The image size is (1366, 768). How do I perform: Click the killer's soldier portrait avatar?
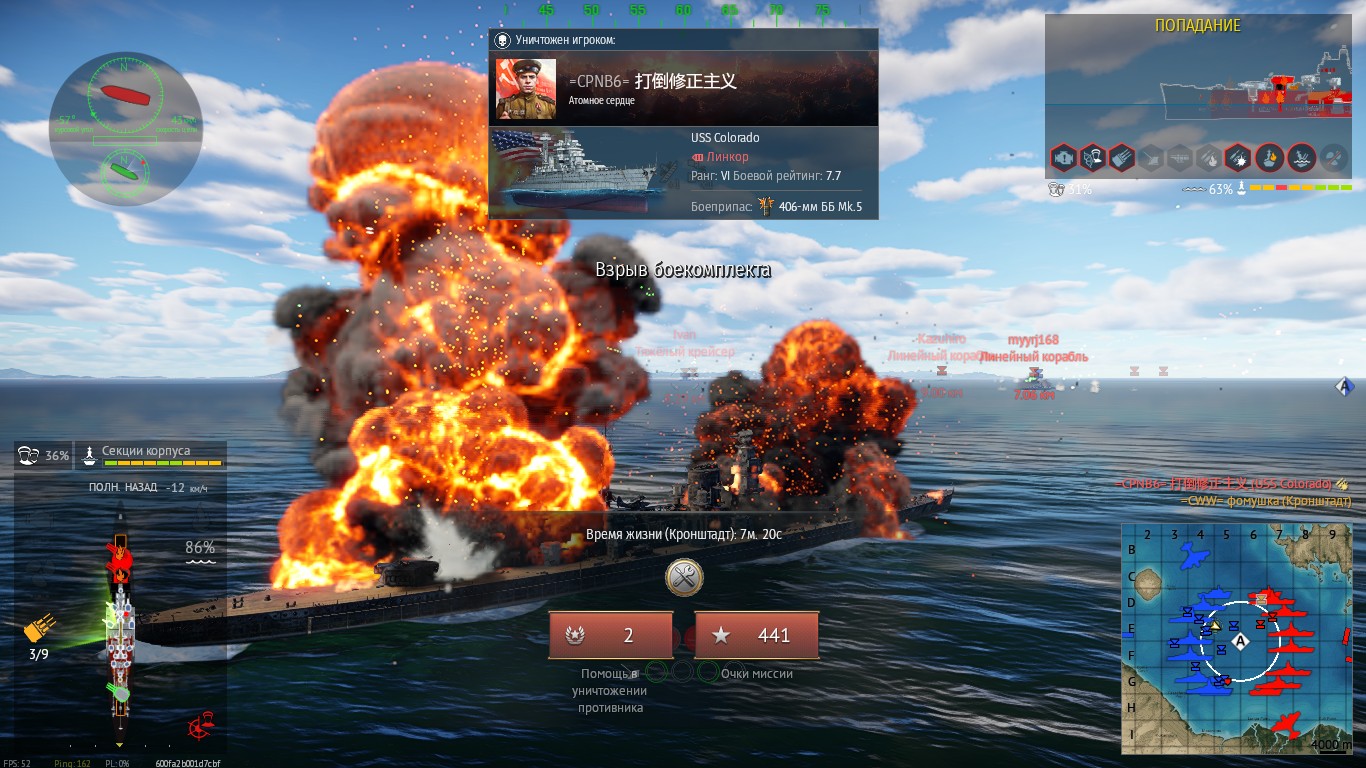coord(526,89)
